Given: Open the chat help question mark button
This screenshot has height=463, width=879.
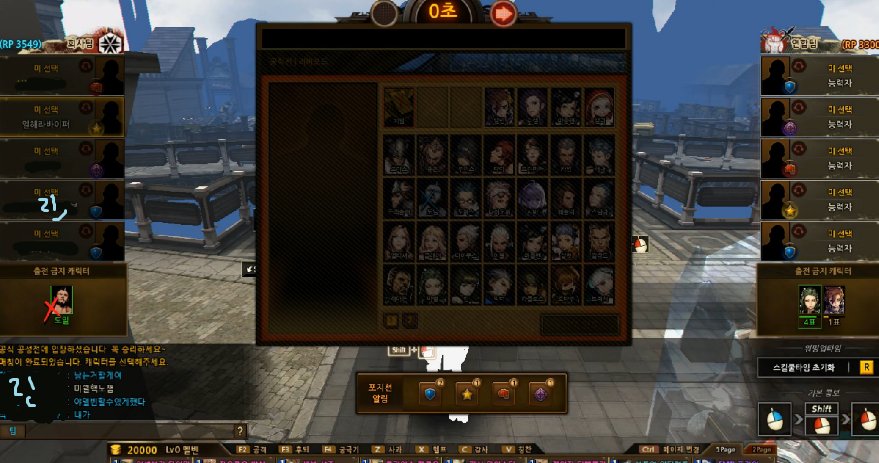Looking at the screenshot, I should click(239, 430).
